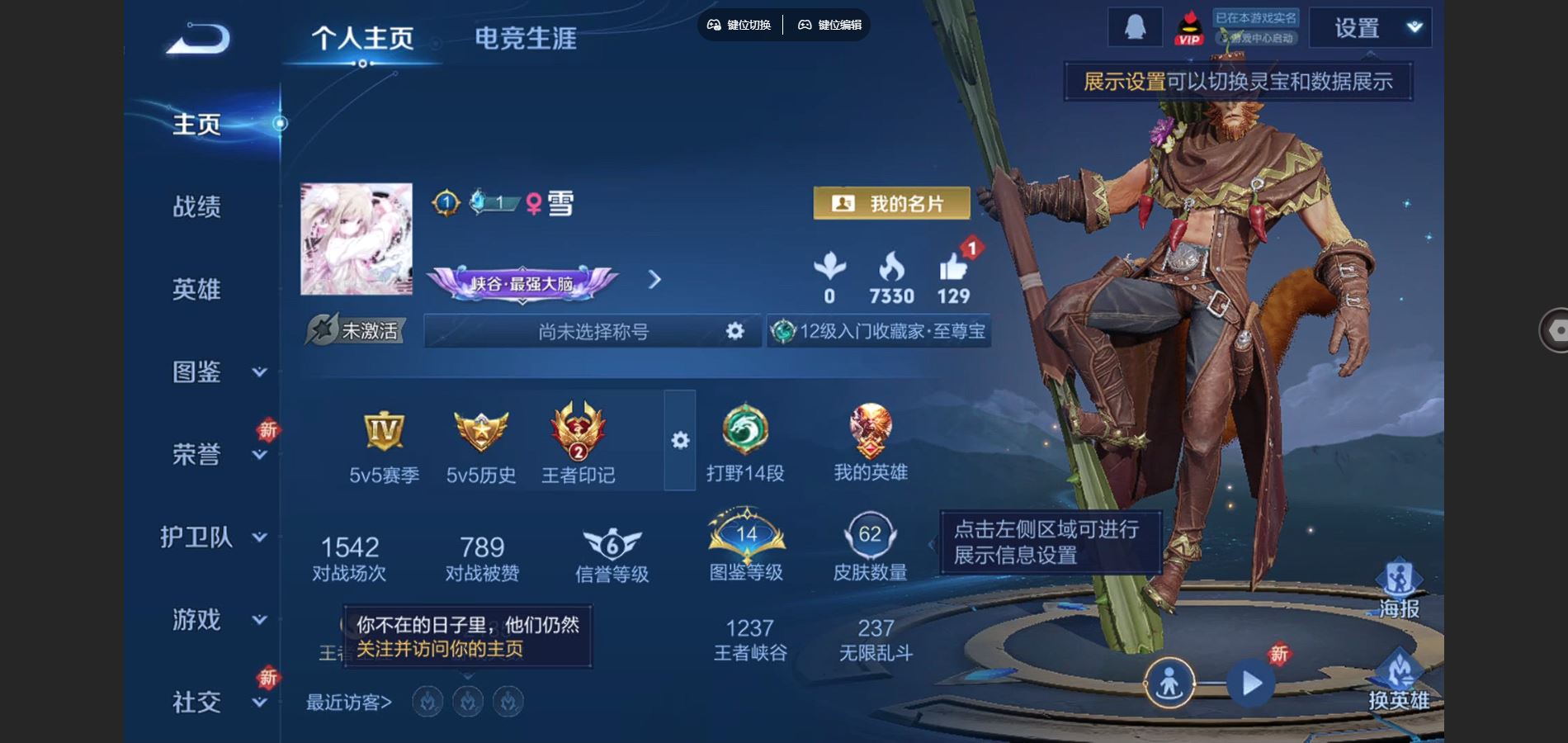
Task: Click the 我的名片 button
Action: point(894,204)
